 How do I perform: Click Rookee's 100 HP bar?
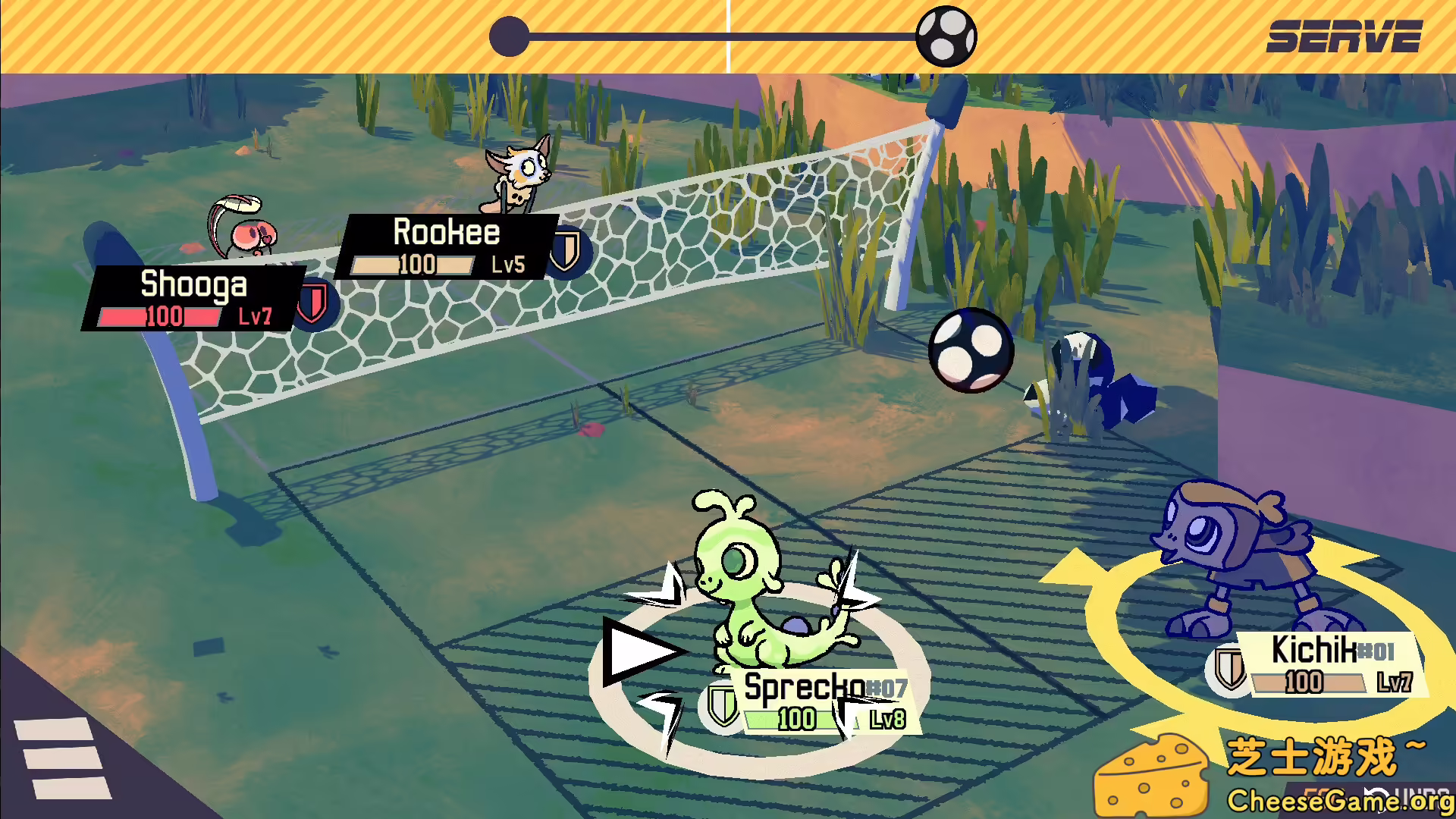pos(413,265)
